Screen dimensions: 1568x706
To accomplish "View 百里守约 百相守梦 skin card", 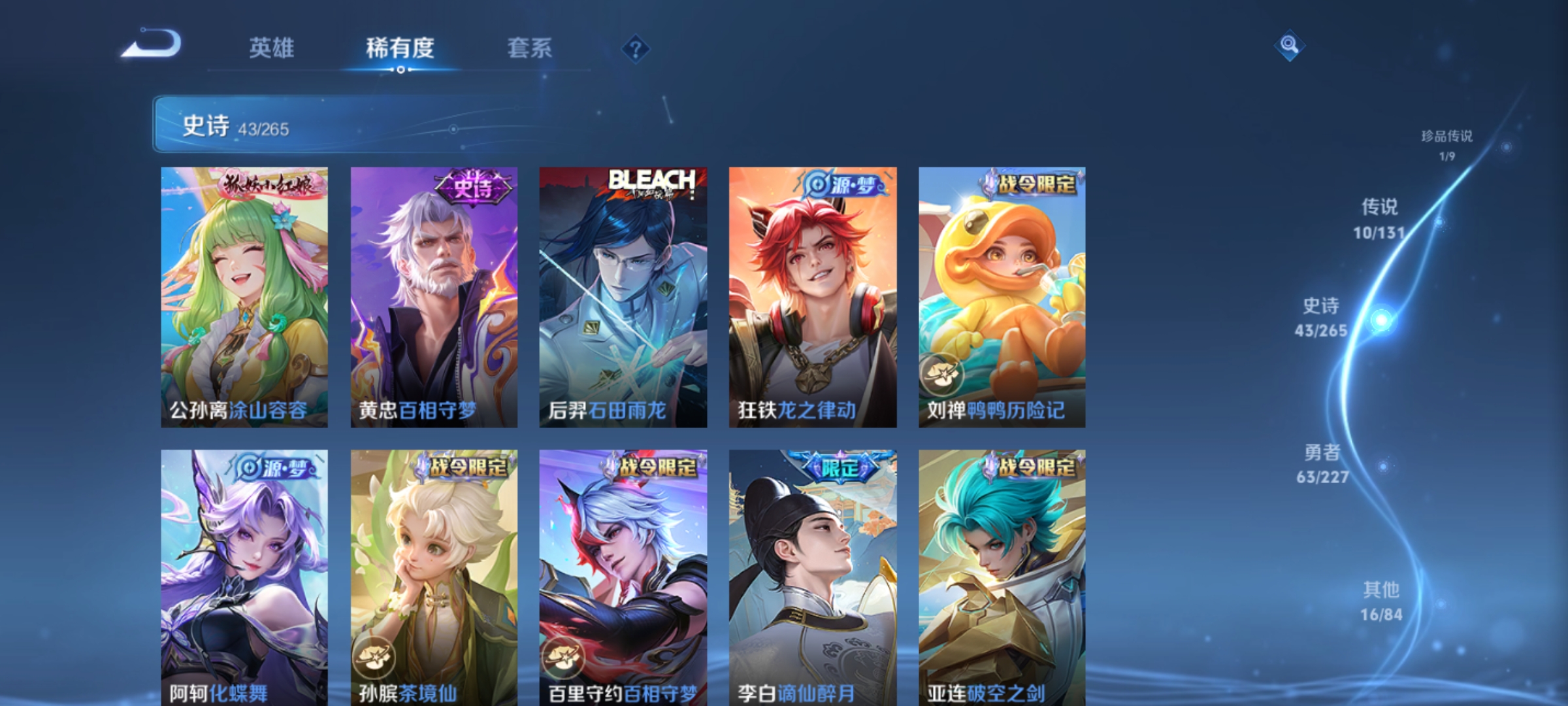I will point(623,575).
